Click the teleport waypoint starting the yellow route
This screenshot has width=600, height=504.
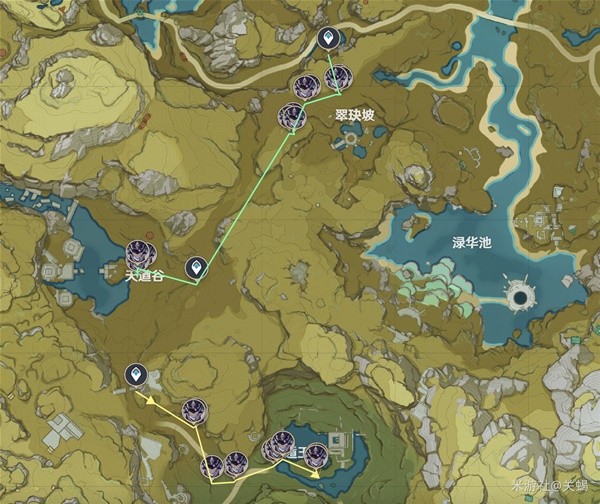click(x=135, y=375)
